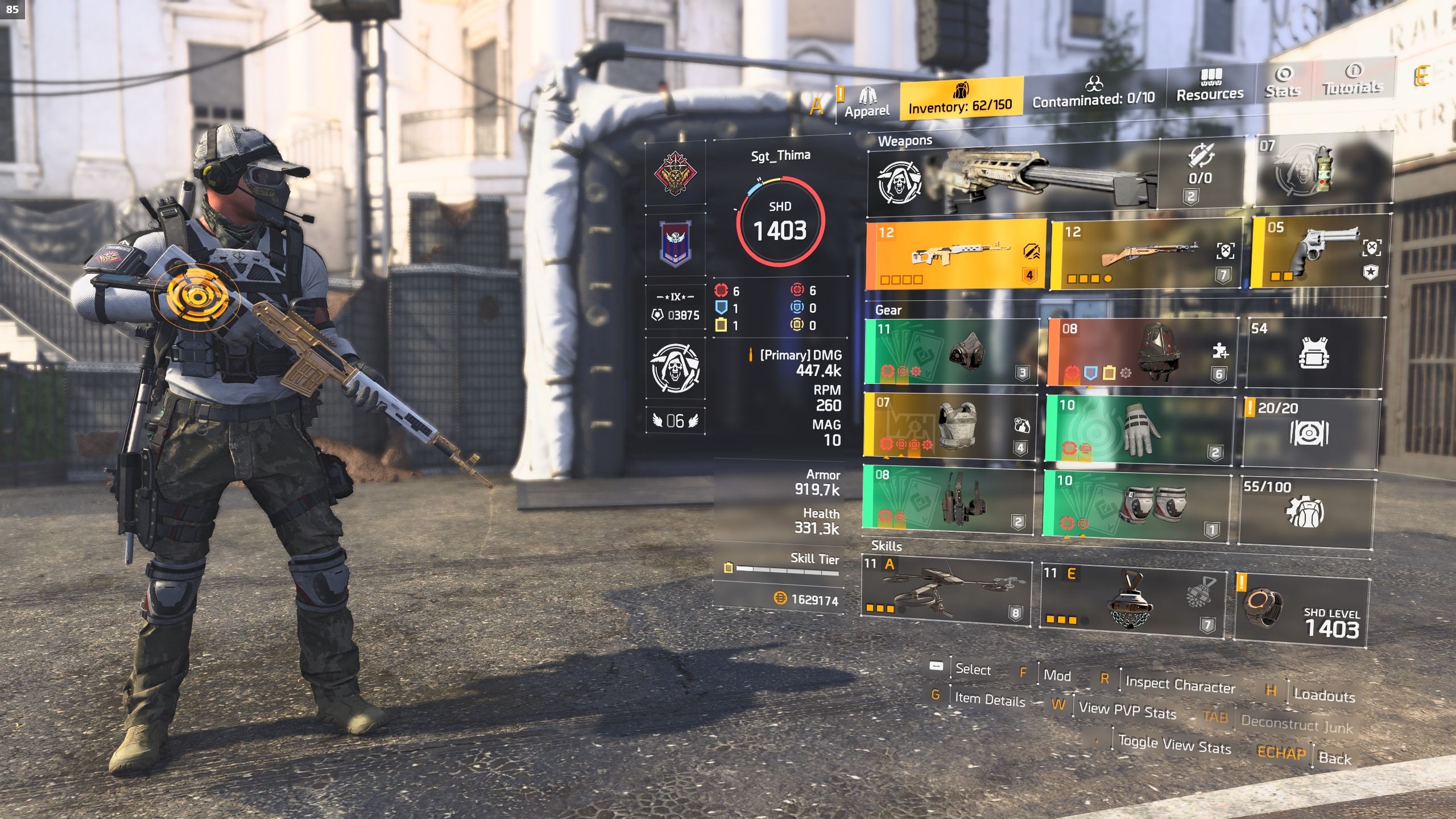The width and height of the screenshot is (1456, 819).
Task: Switch to the Apparel tab
Action: 866,102
